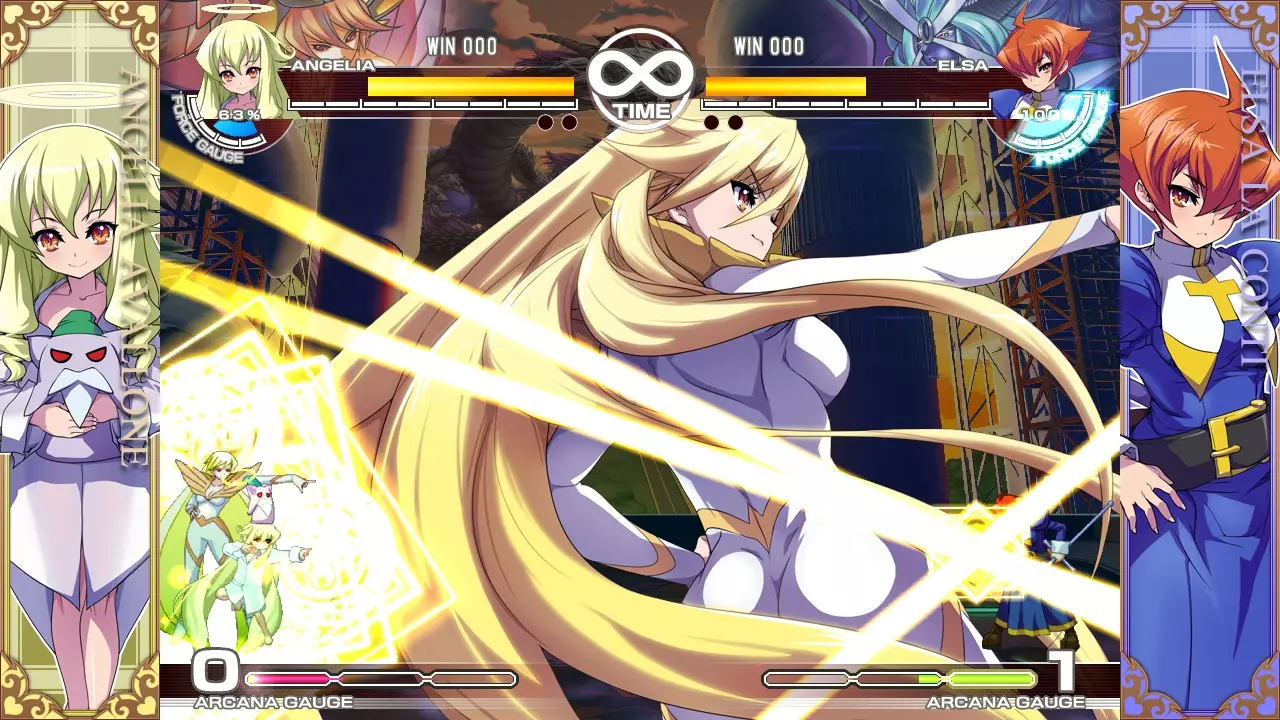
Task: Click the infinity TIME symbol
Action: click(x=639, y=78)
